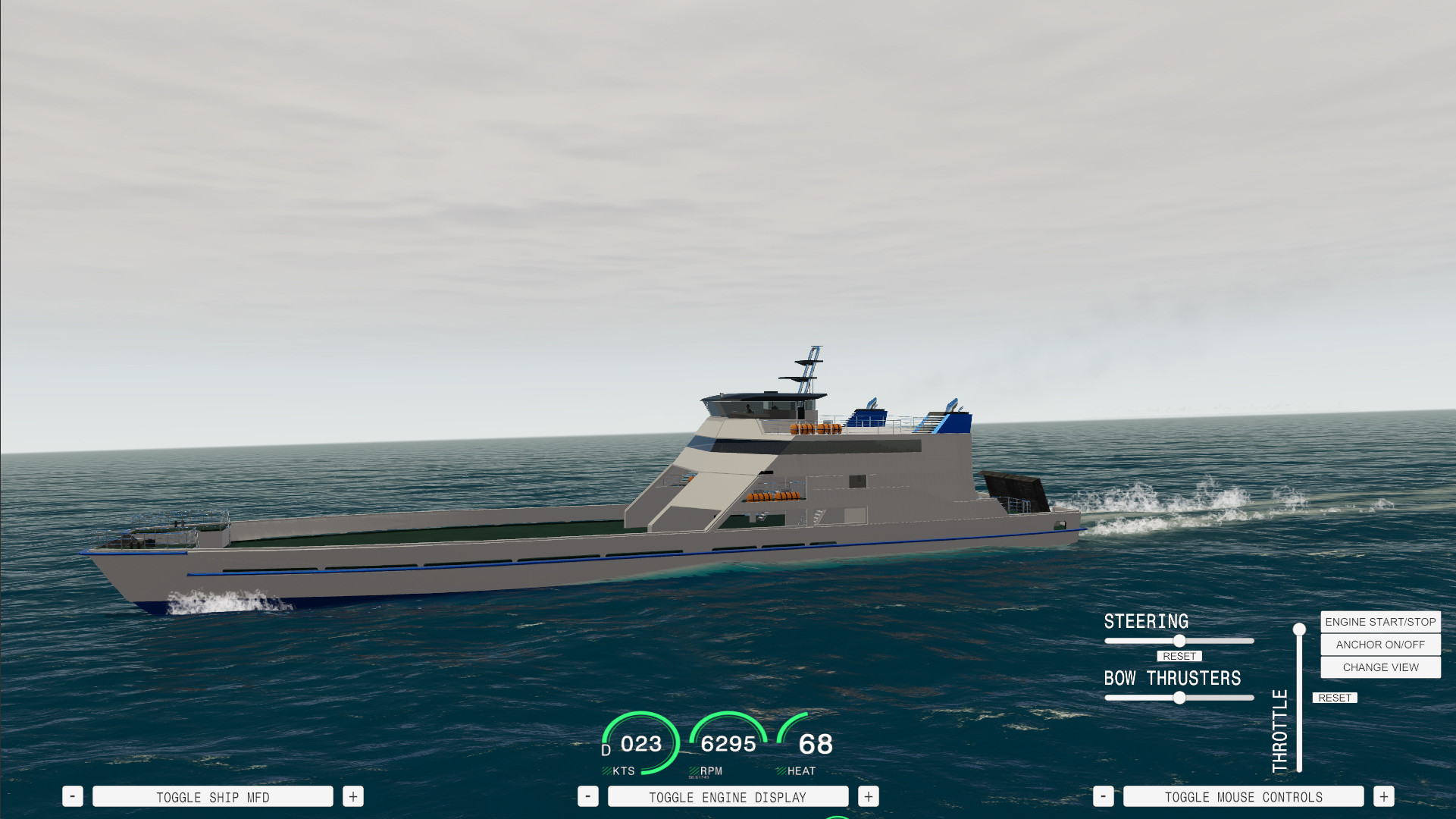Click Change View to switch camera
The width and height of the screenshot is (1456, 819).
(x=1379, y=667)
